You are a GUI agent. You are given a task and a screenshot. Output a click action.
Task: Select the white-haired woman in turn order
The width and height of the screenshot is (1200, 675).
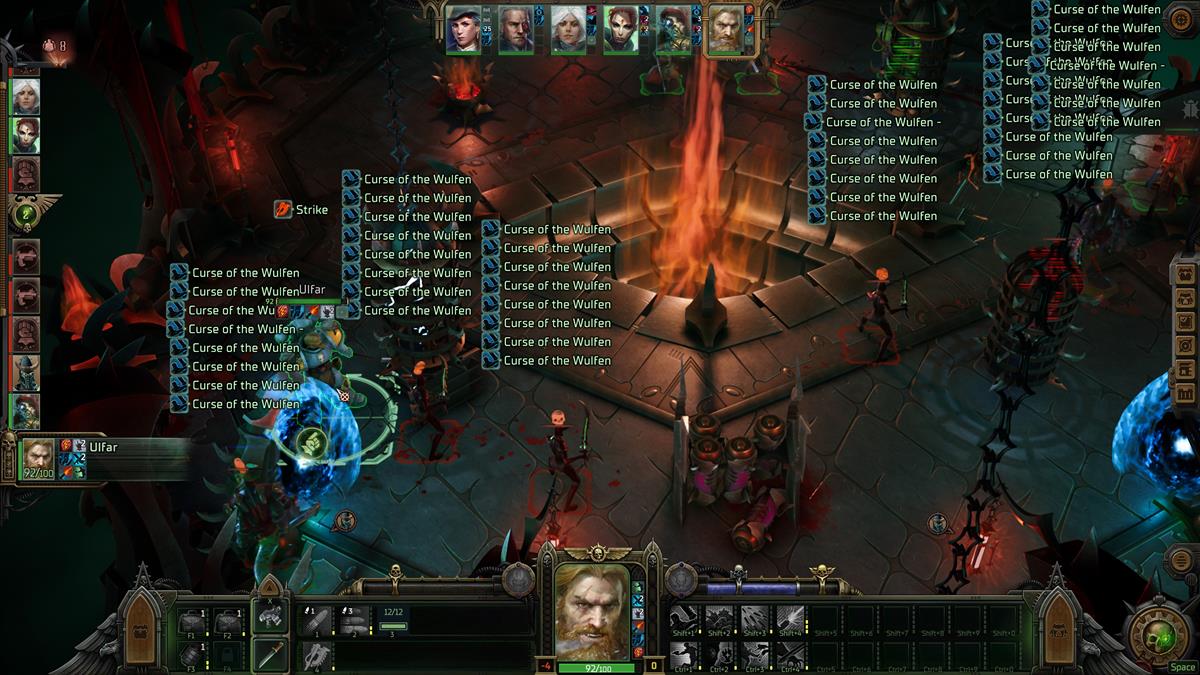(25, 97)
